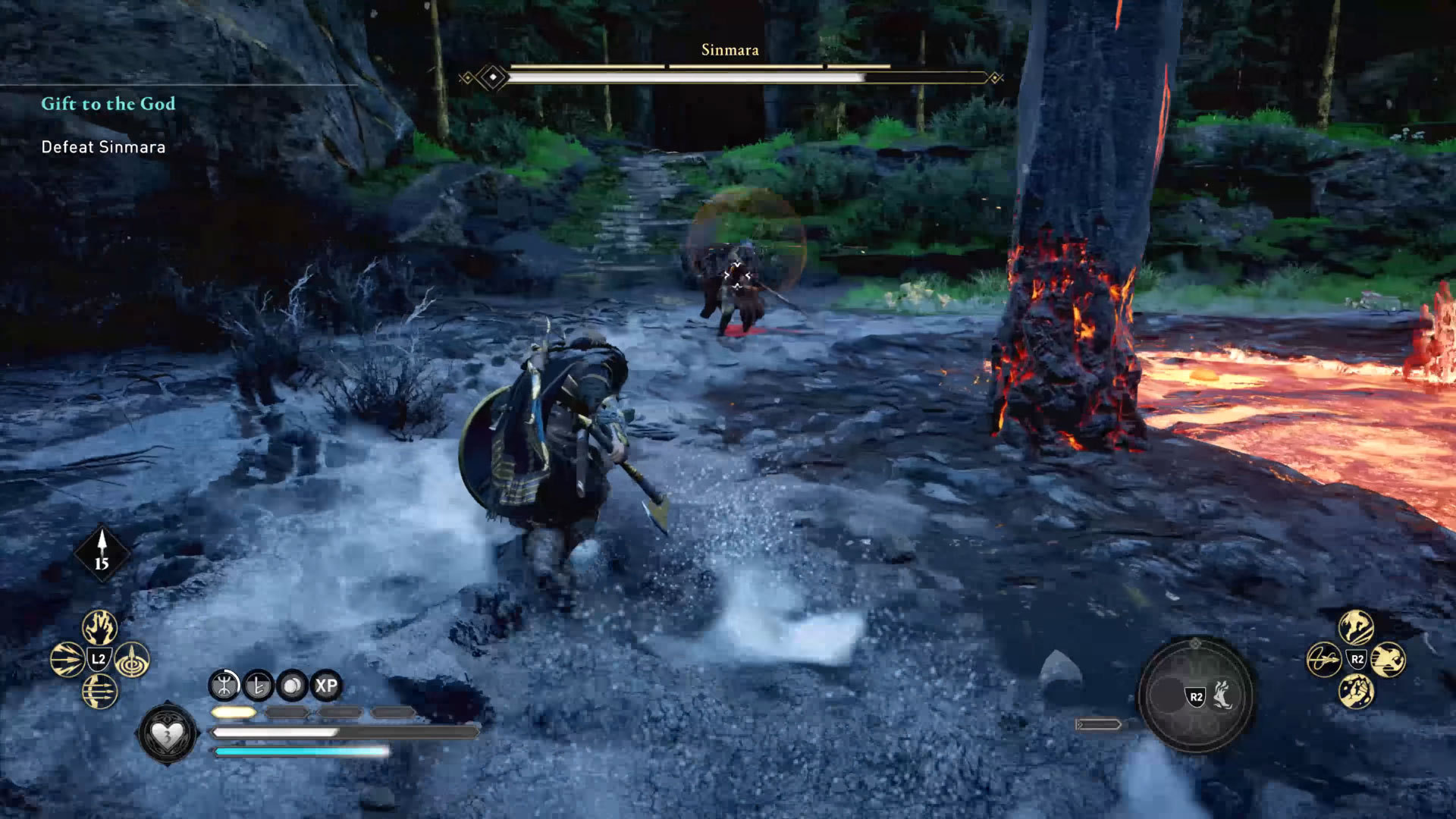The width and height of the screenshot is (1456, 819).
Task: Activate the fist smash melee ability
Action: pos(1356,691)
